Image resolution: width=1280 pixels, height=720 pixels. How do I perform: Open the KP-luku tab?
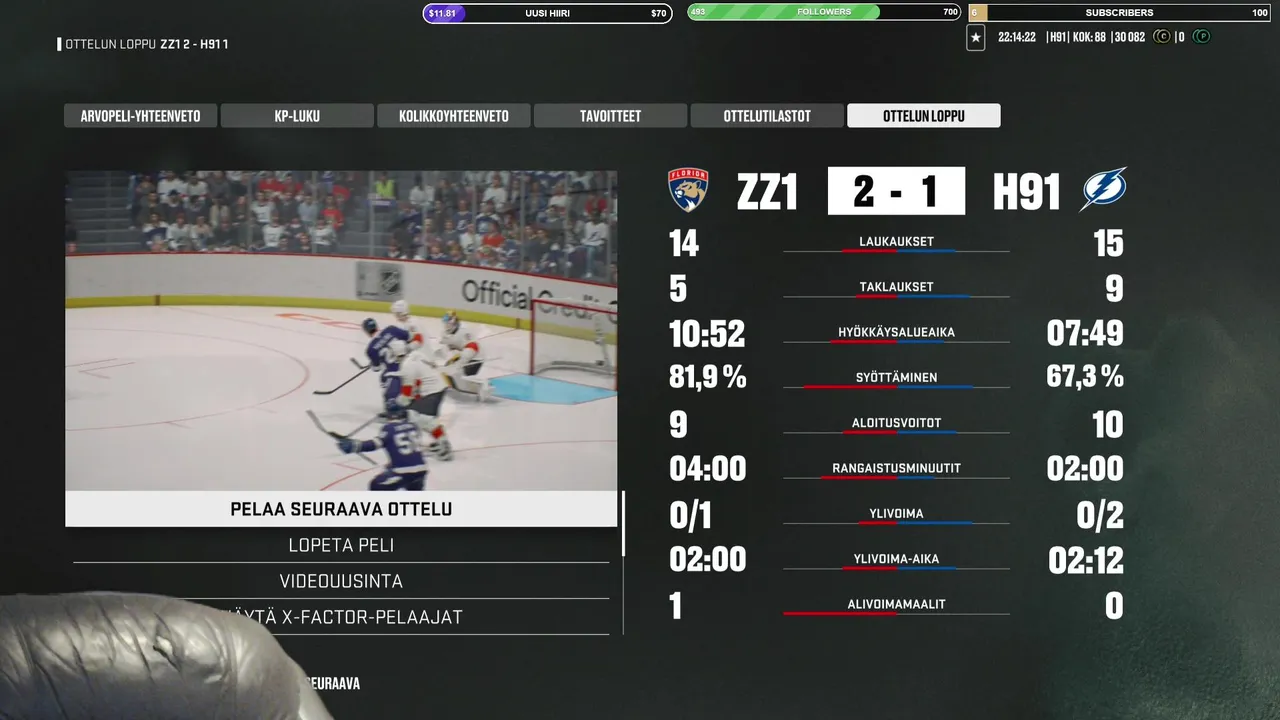297,116
